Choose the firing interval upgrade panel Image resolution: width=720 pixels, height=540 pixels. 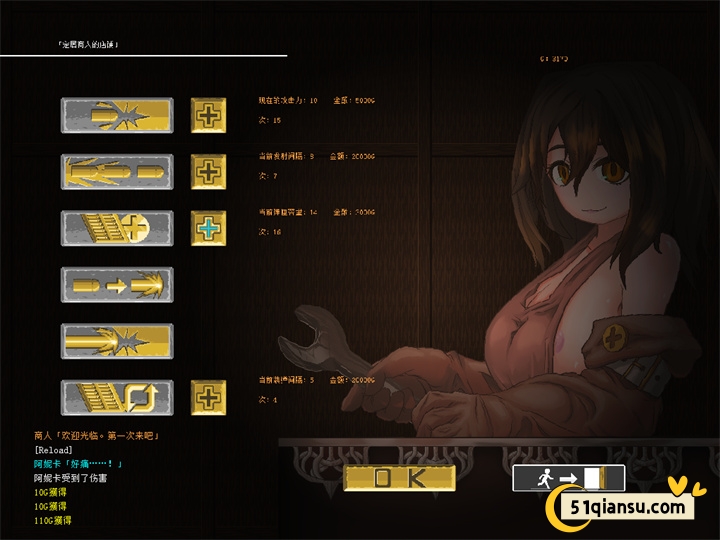click(x=117, y=171)
